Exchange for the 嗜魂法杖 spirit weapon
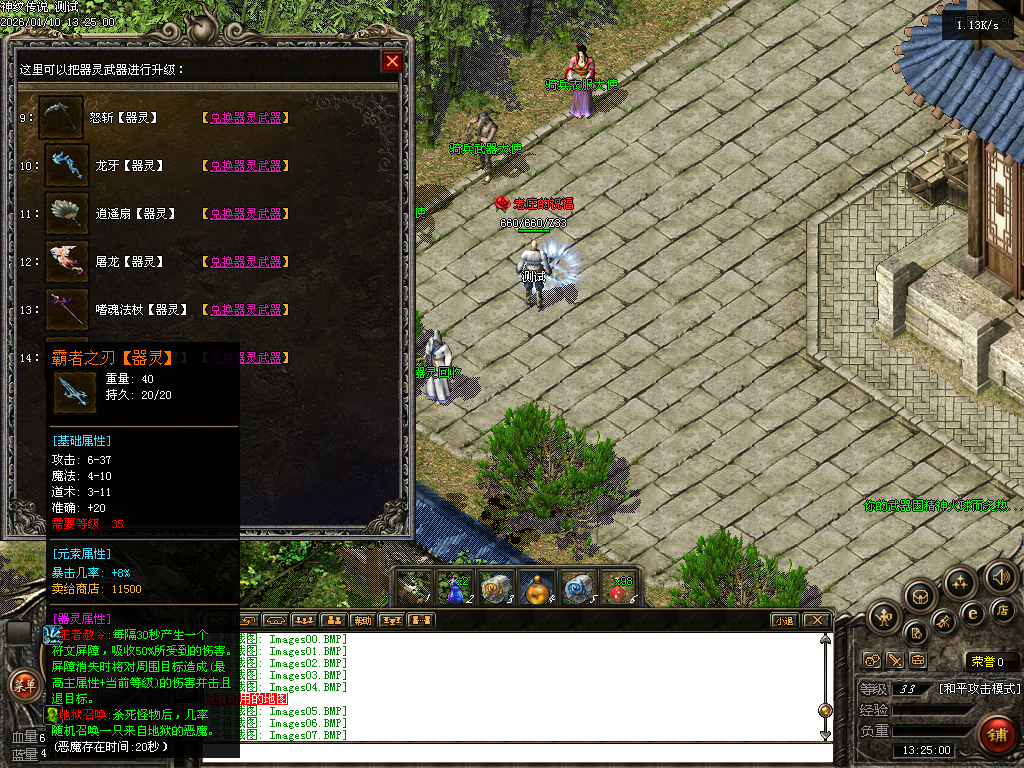The image size is (1024, 768). [245, 310]
